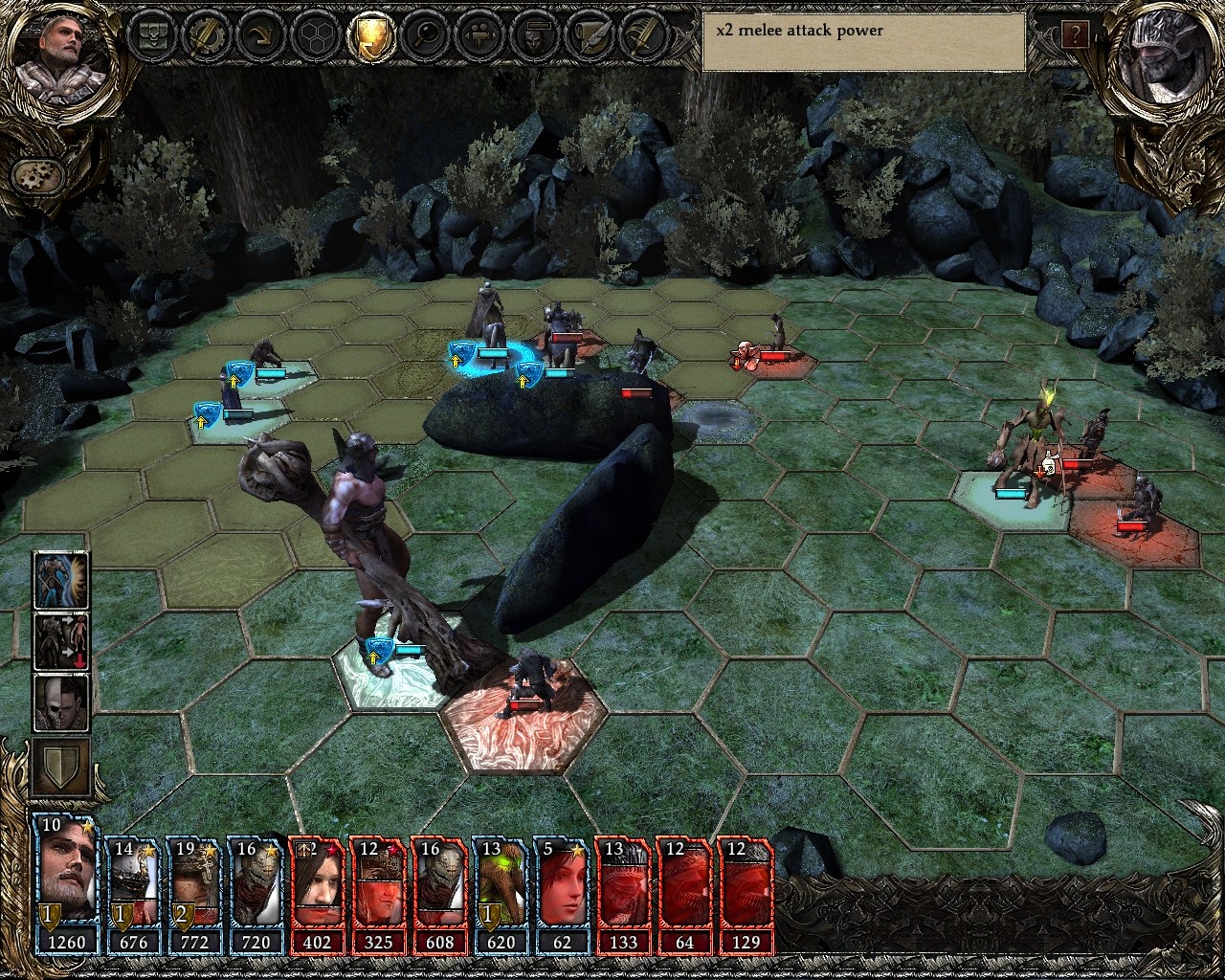Open the scroll and quill icon
This screenshot has width=1225, height=980.
point(586,36)
